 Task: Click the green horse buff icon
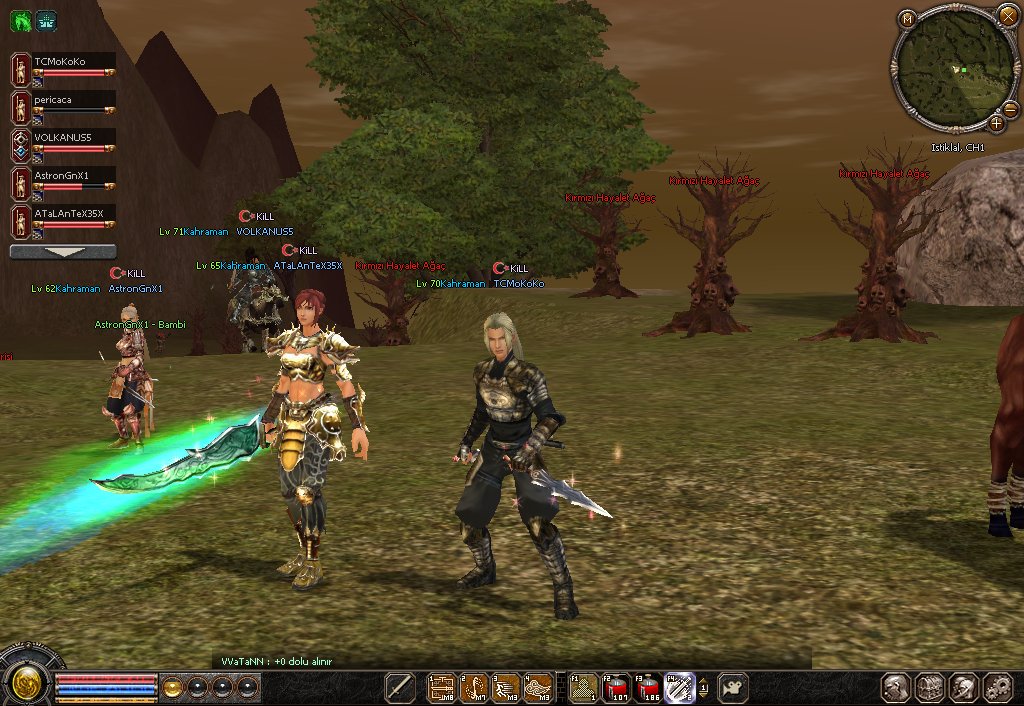pyautogui.click(x=20, y=20)
